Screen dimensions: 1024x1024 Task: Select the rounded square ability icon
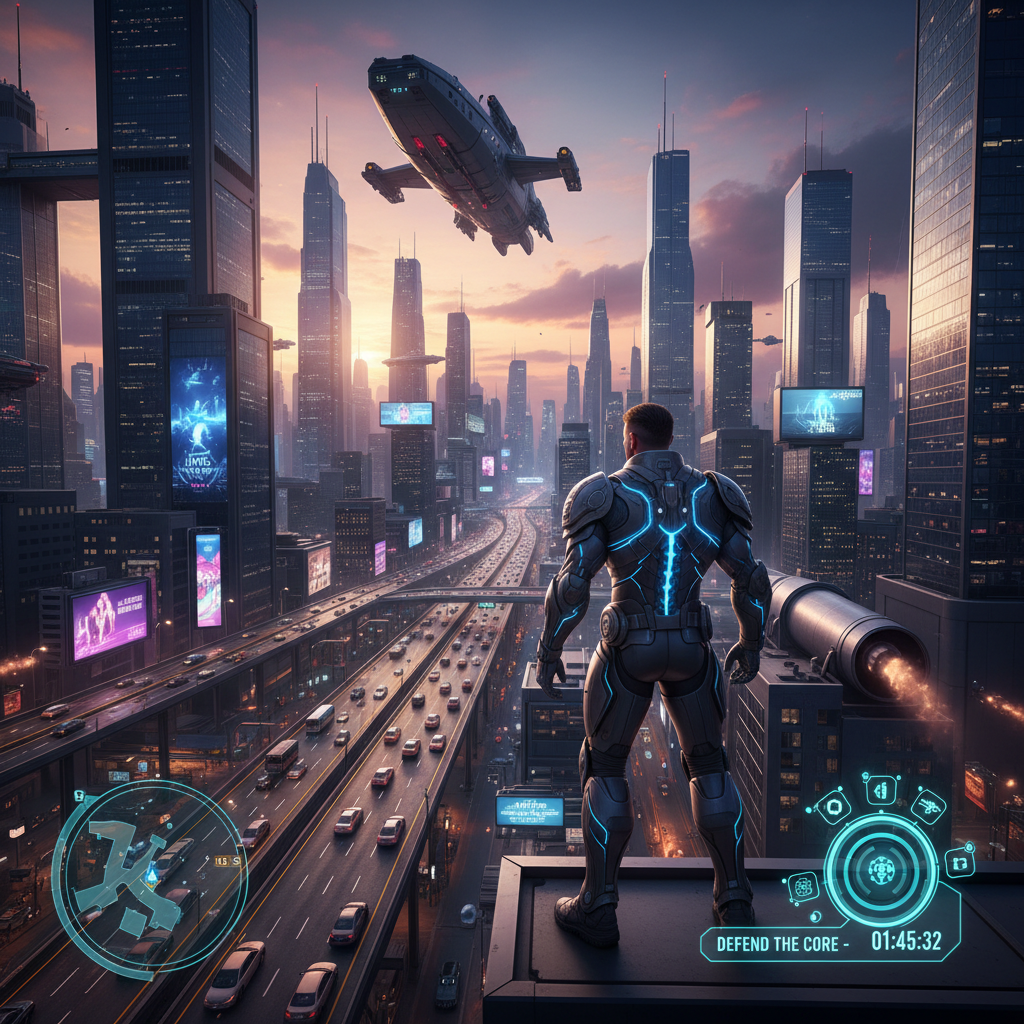tap(833, 806)
